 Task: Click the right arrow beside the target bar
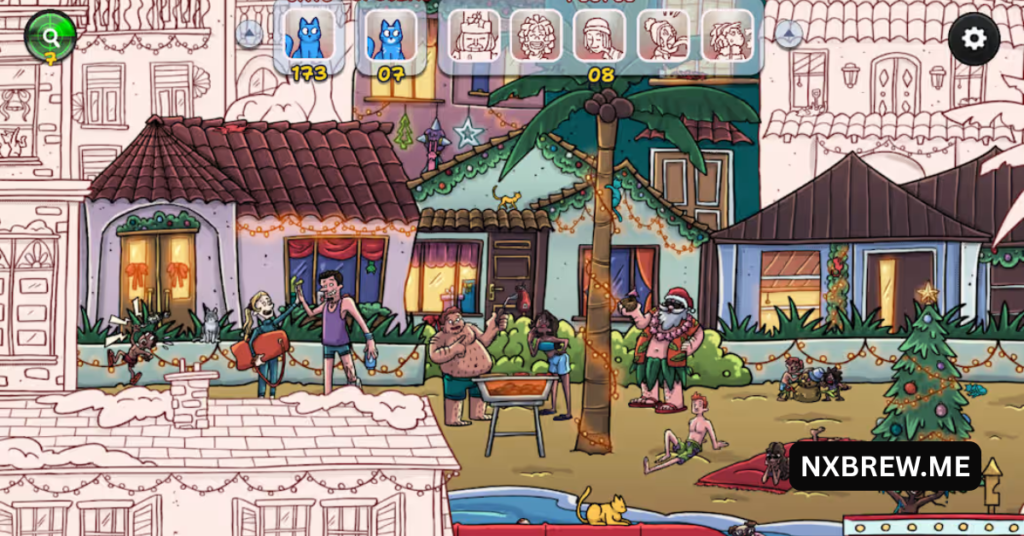(788, 35)
